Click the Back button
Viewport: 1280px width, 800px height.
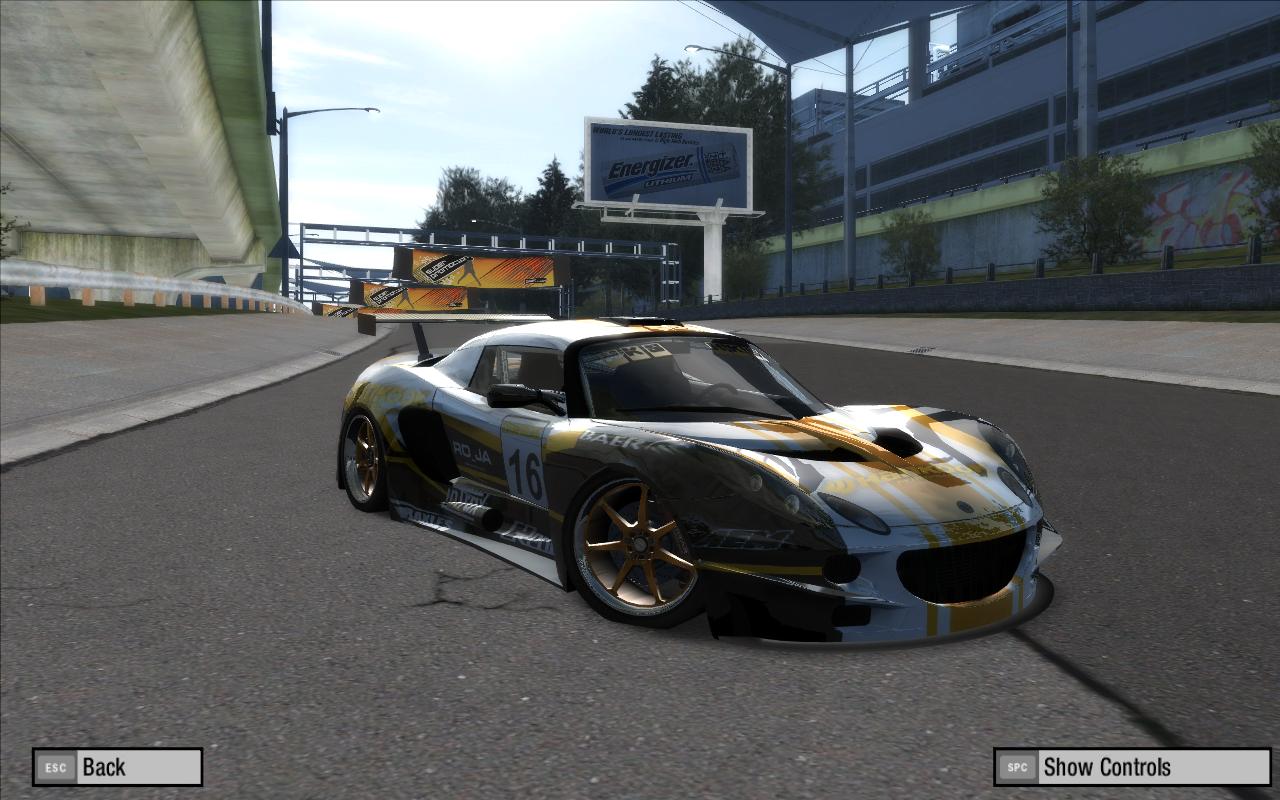click(x=117, y=767)
